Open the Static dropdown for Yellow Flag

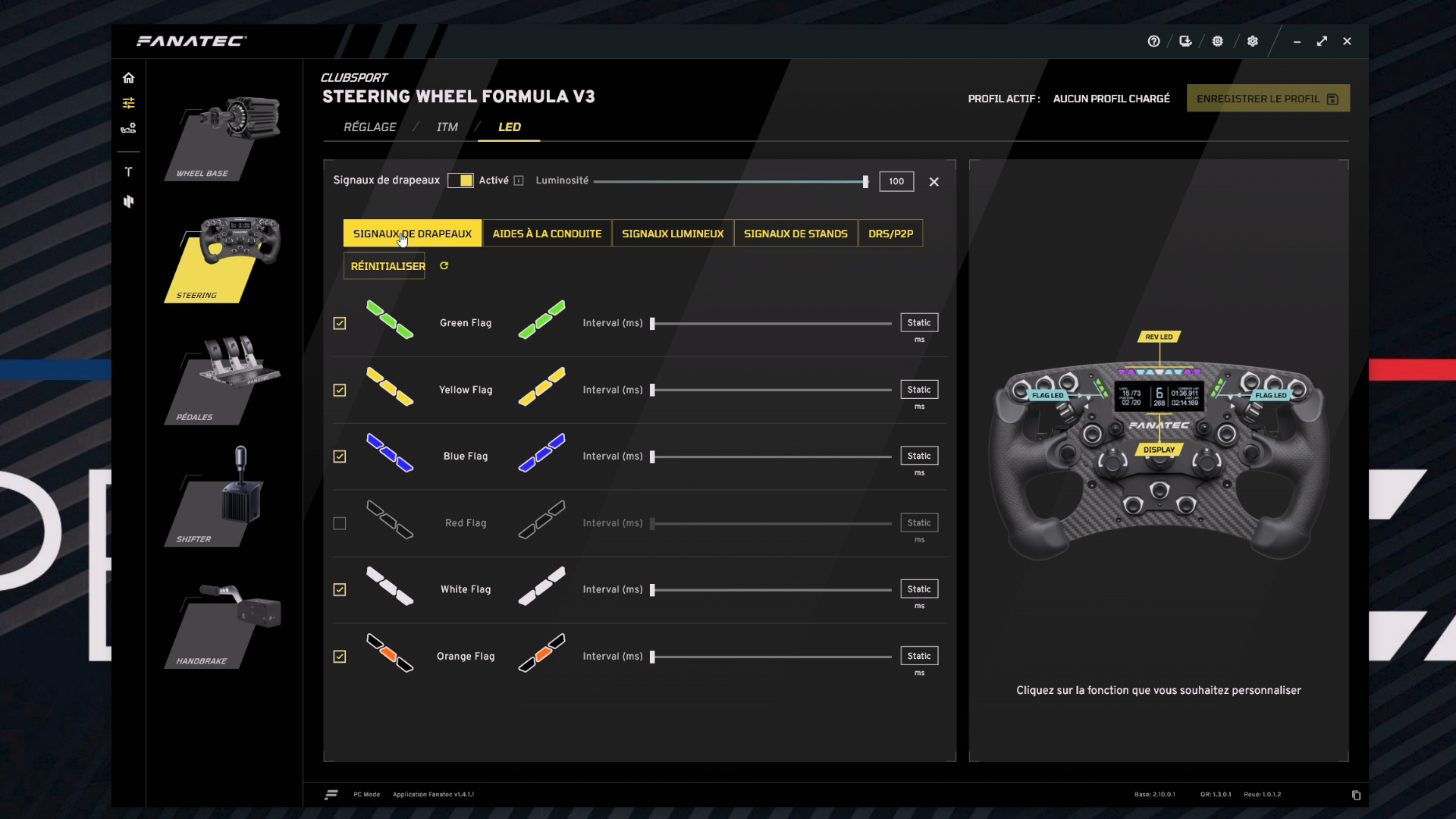pyautogui.click(x=918, y=389)
